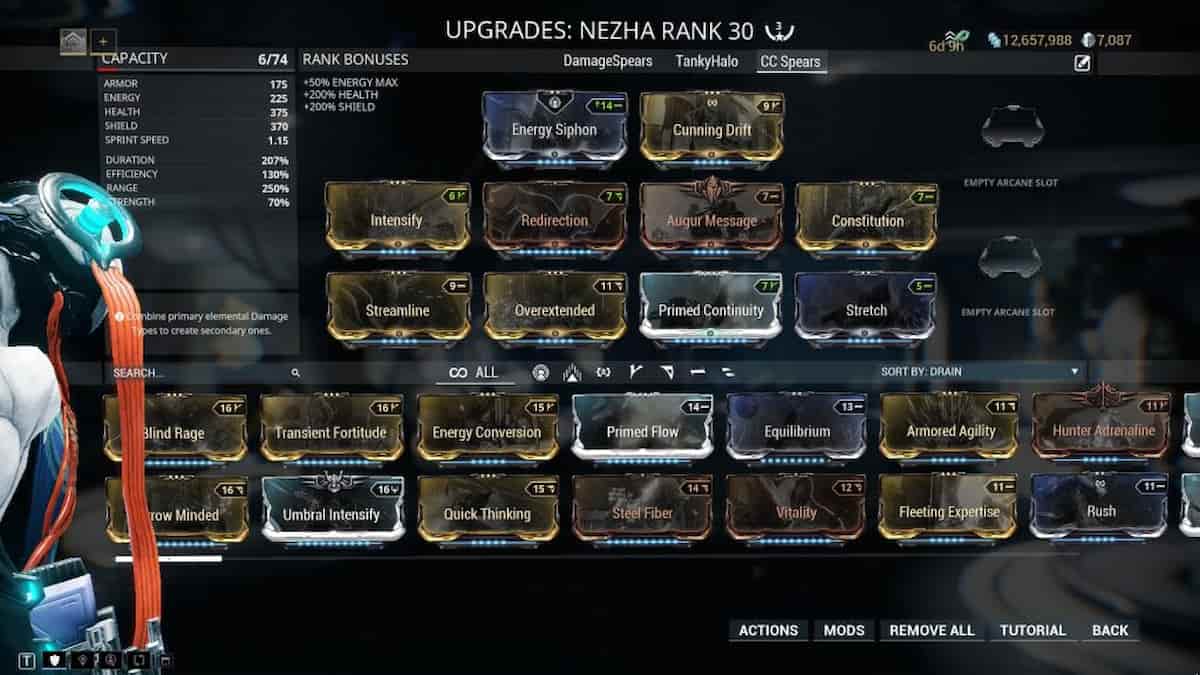
Task: Switch to the DamageSpears loadout tab
Action: [x=607, y=62]
